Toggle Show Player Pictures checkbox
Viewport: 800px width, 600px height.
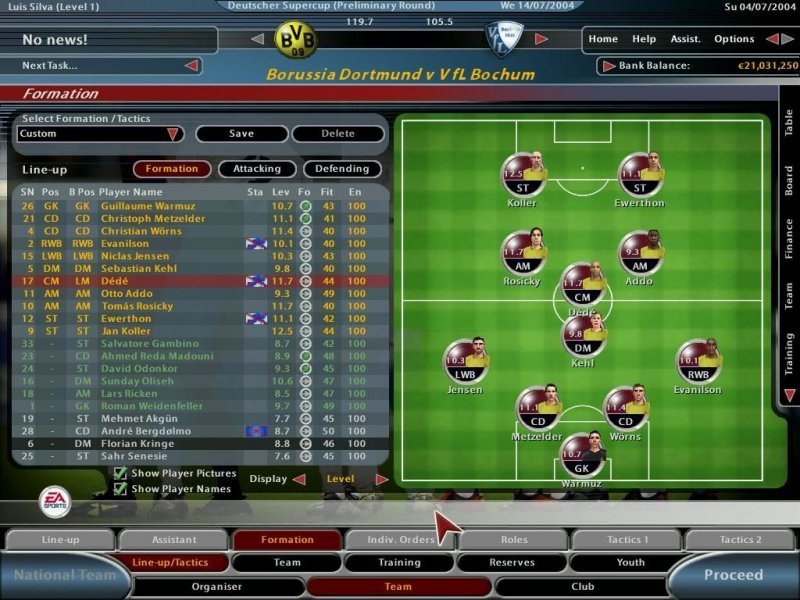[120, 473]
